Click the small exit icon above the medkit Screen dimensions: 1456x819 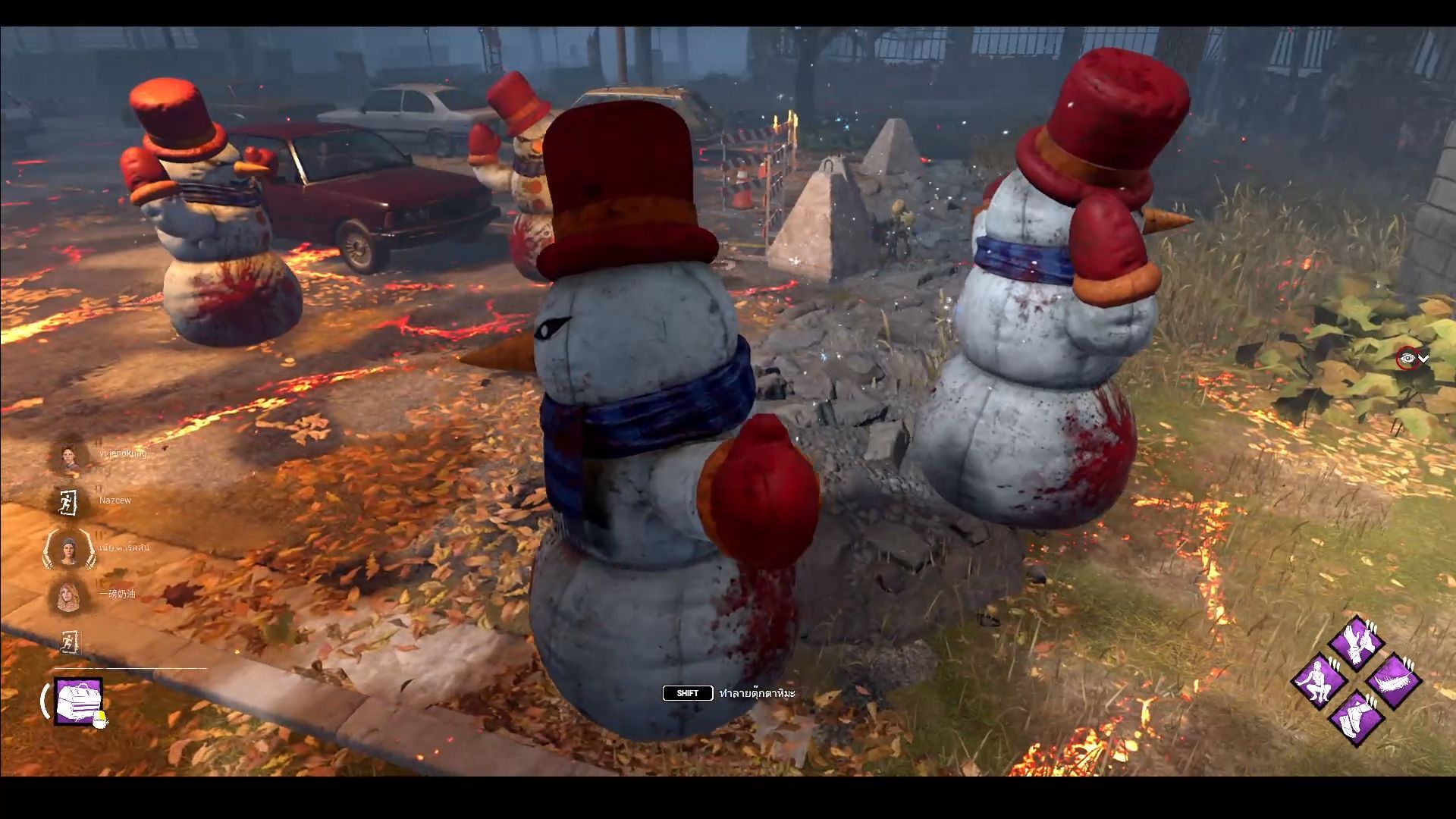pyautogui.click(x=69, y=642)
